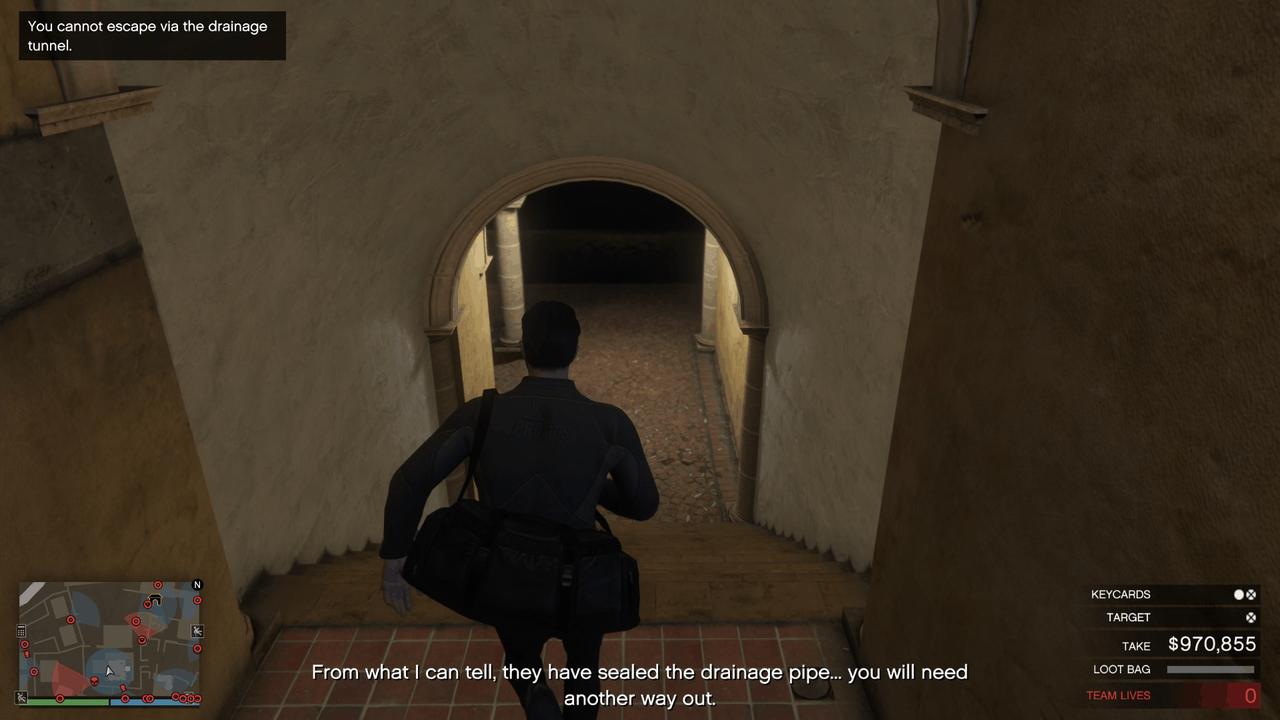Click the TEAM LIVES counter showing 0
This screenshot has width=1280, height=720.
click(x=1250, y=694)
